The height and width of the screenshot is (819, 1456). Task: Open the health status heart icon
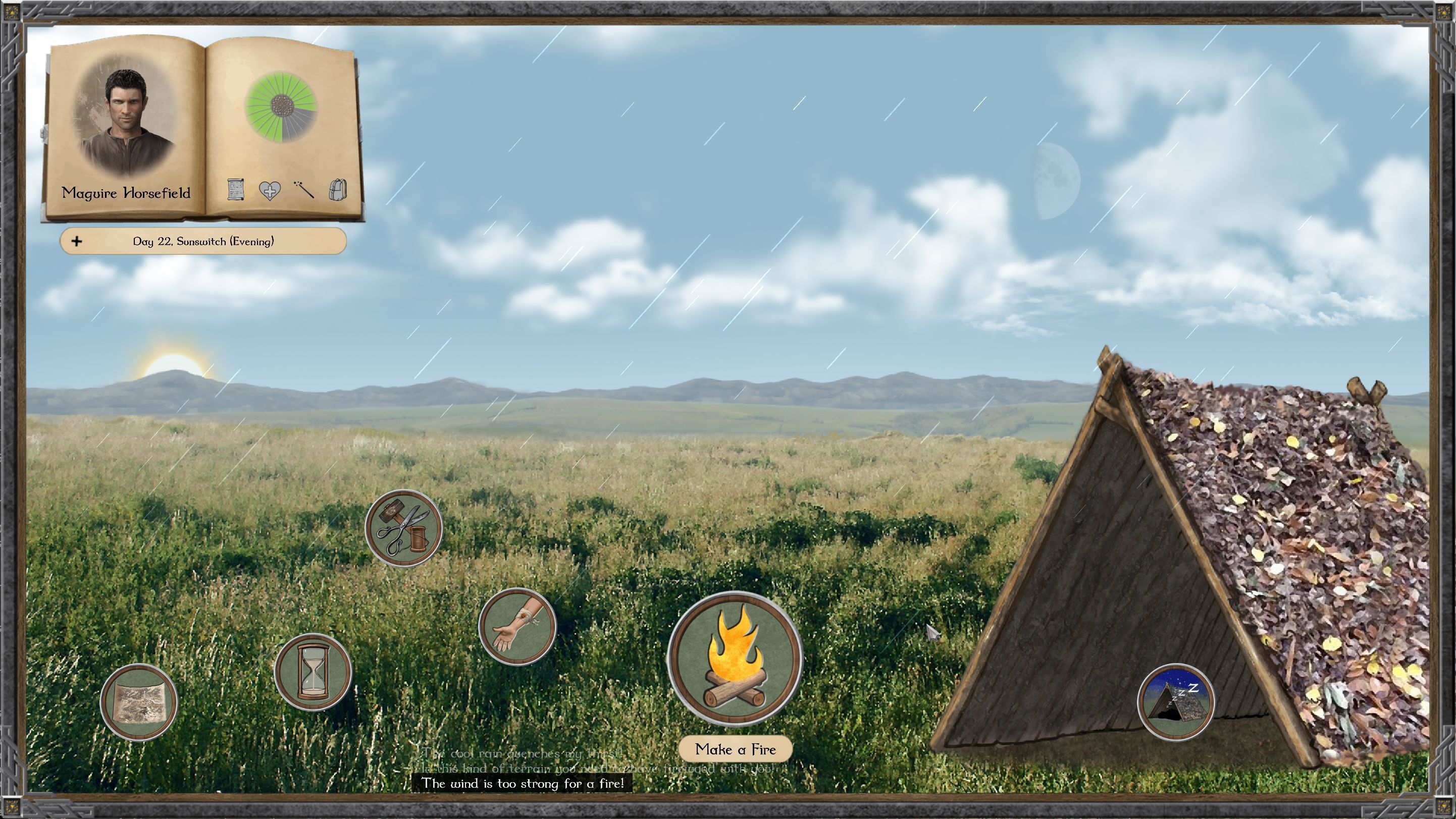pos(270,190)
